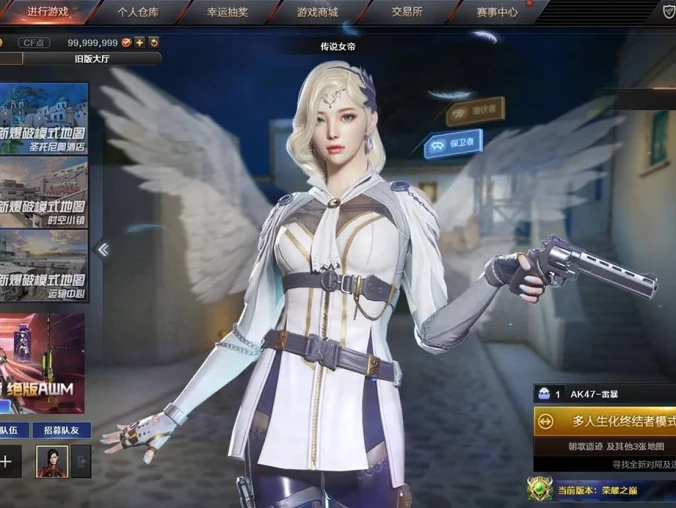Collapse the left panel with the double-arrow button
Viewport: 676px width, 508px height.
(x=102, y=249)
